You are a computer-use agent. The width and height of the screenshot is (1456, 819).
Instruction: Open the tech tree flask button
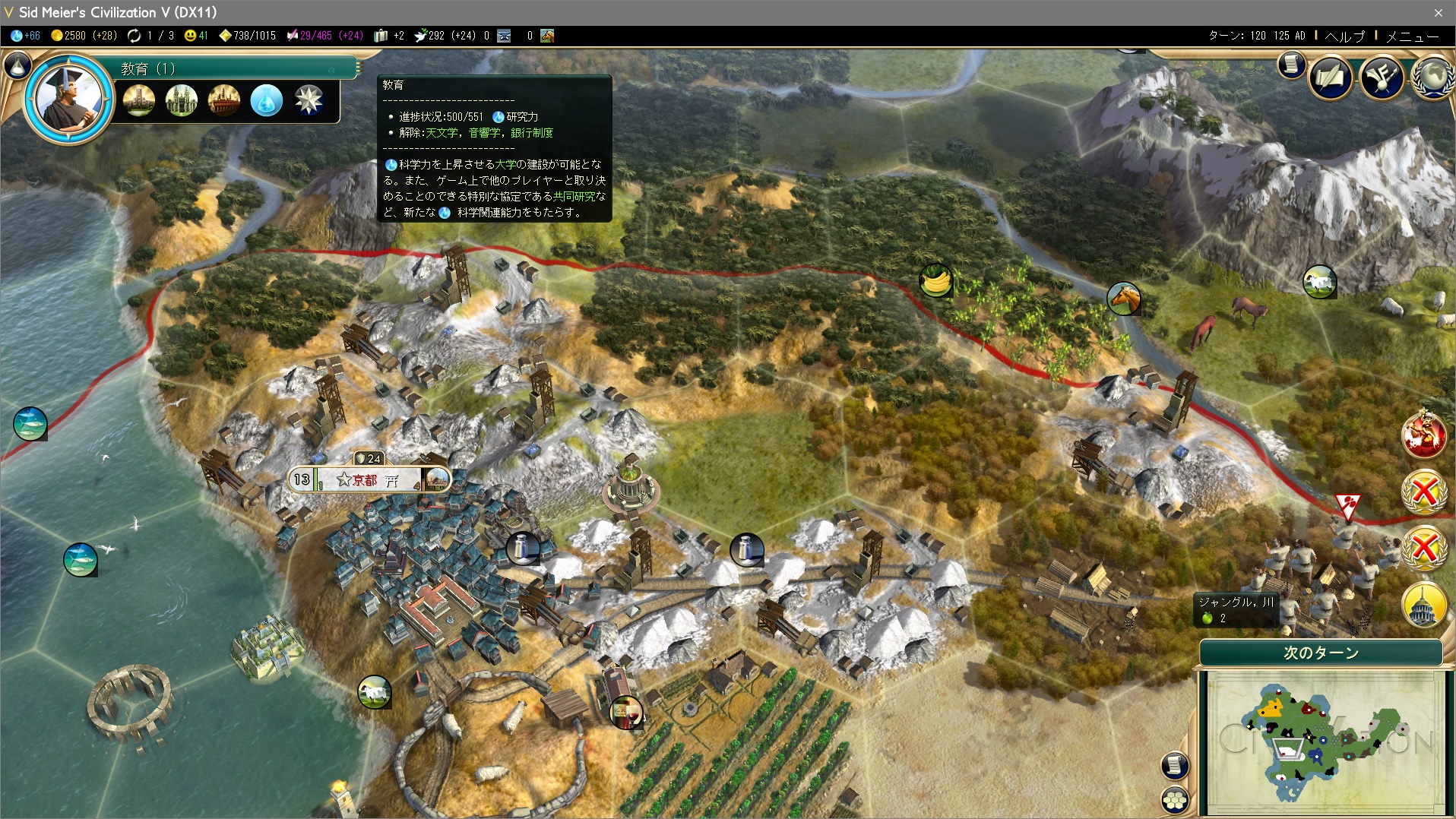click(x=17, y=65)
